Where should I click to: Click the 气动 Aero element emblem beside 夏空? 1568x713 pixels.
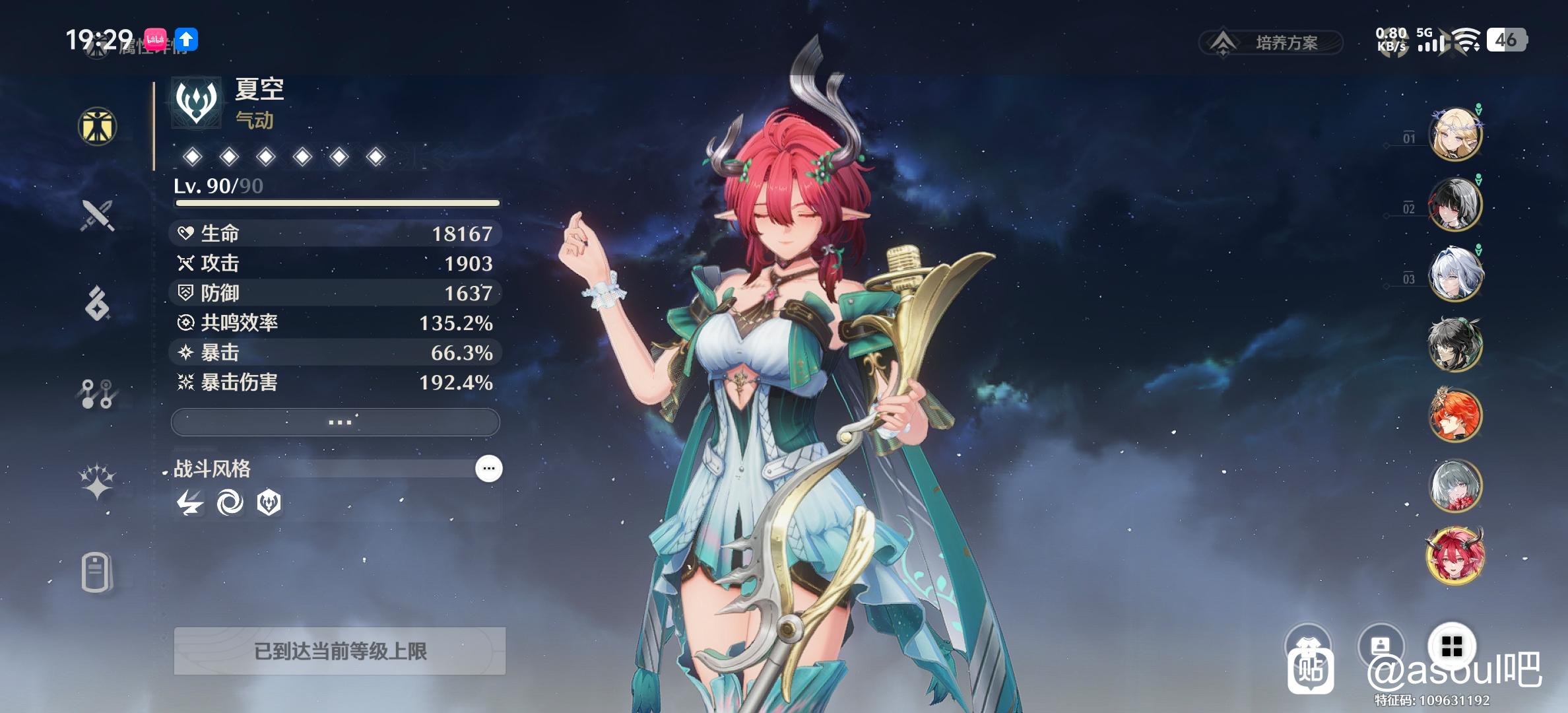[x=196, y=102]
